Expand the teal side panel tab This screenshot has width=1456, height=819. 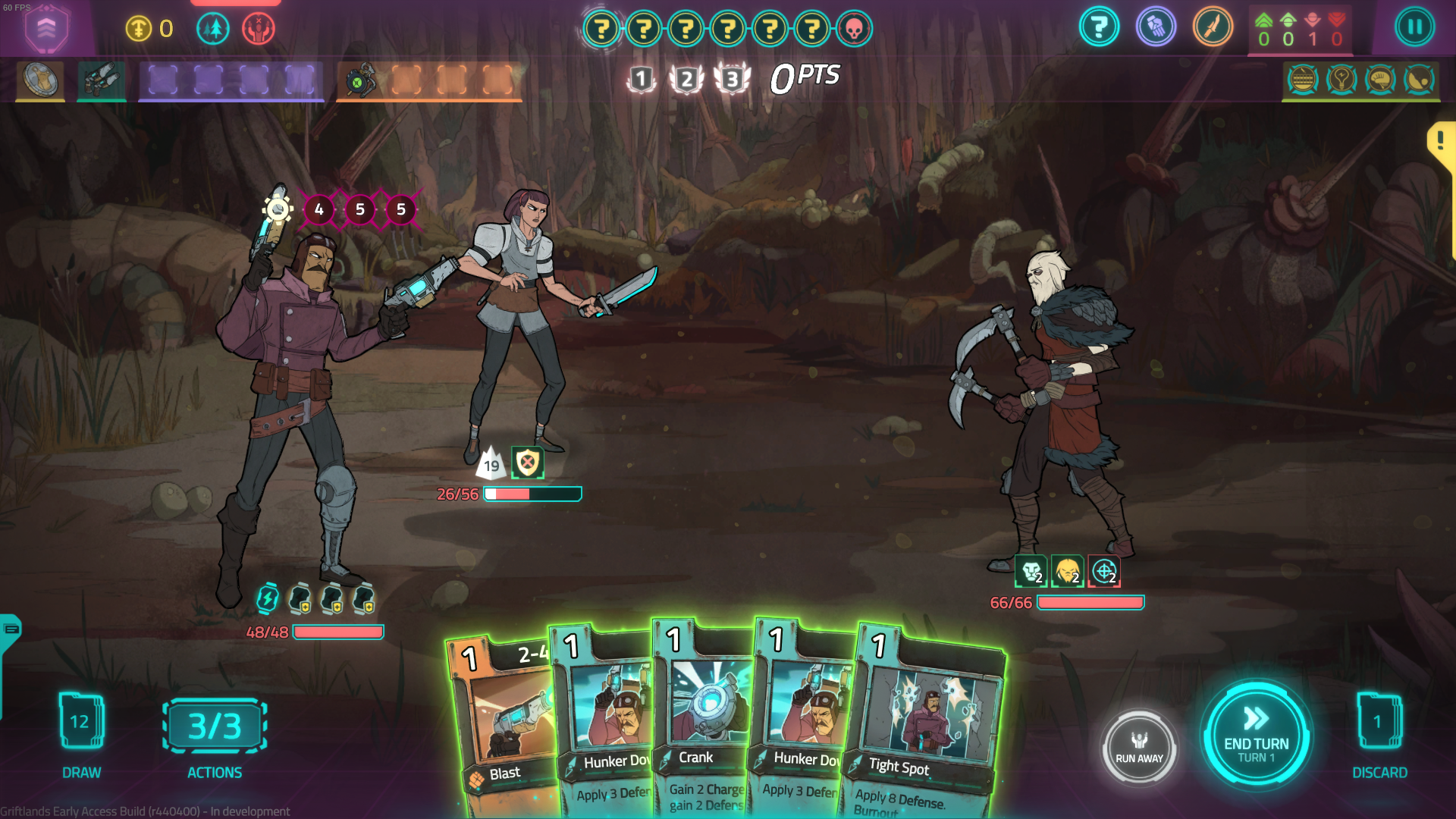(11, 629)
